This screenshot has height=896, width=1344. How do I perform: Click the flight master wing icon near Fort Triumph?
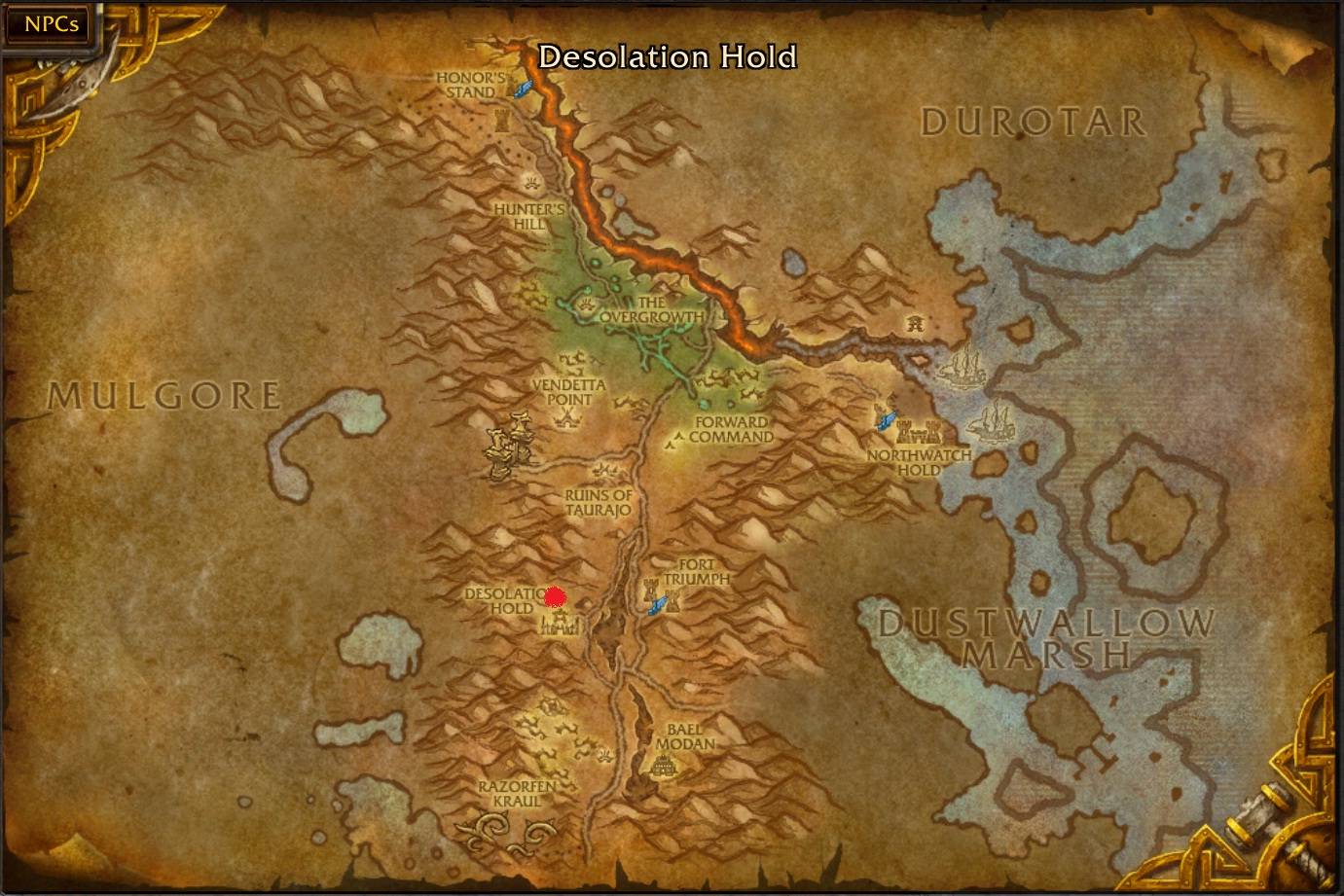point(658,607)
